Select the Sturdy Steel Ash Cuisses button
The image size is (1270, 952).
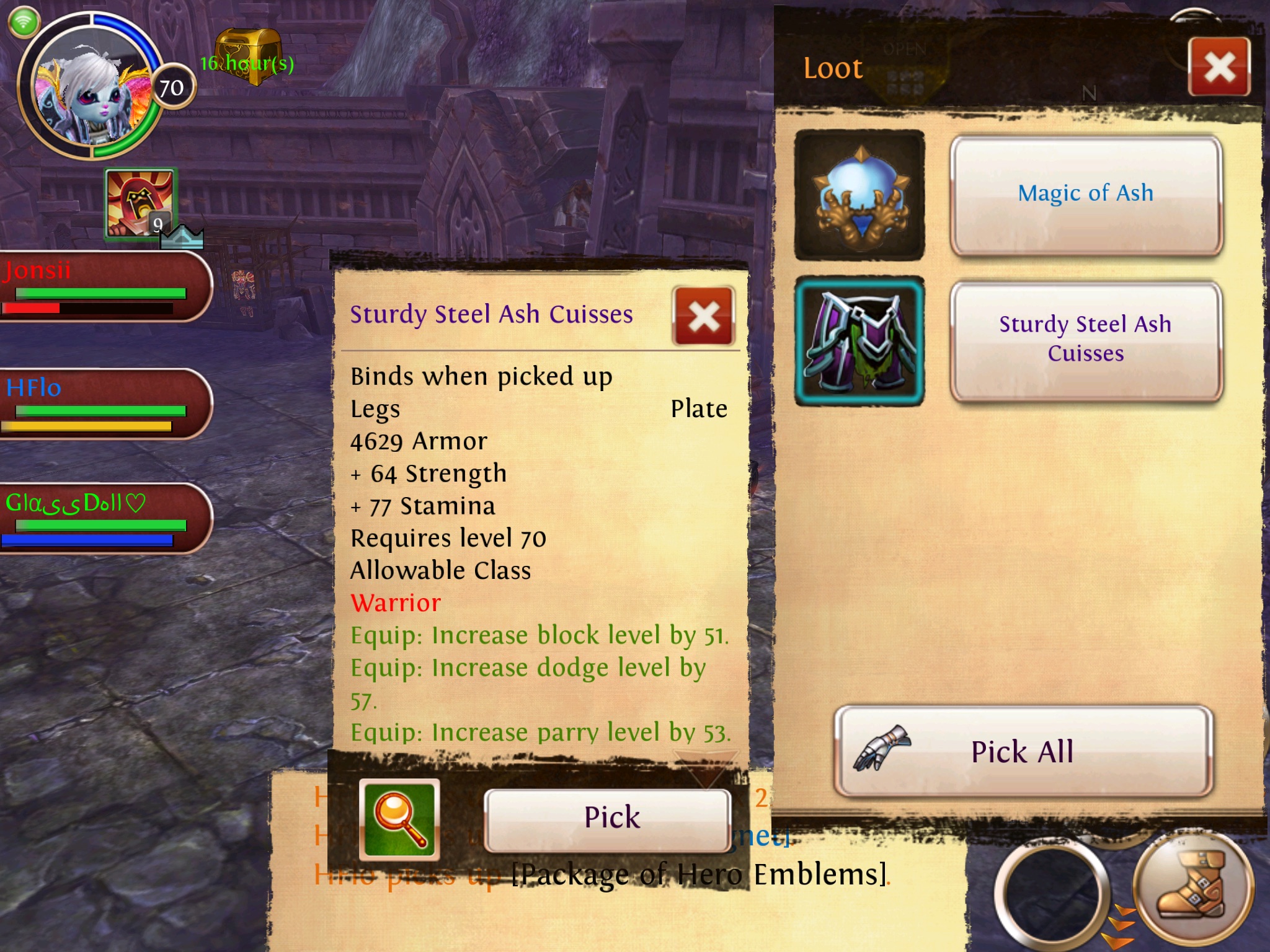pos(1085,340)
